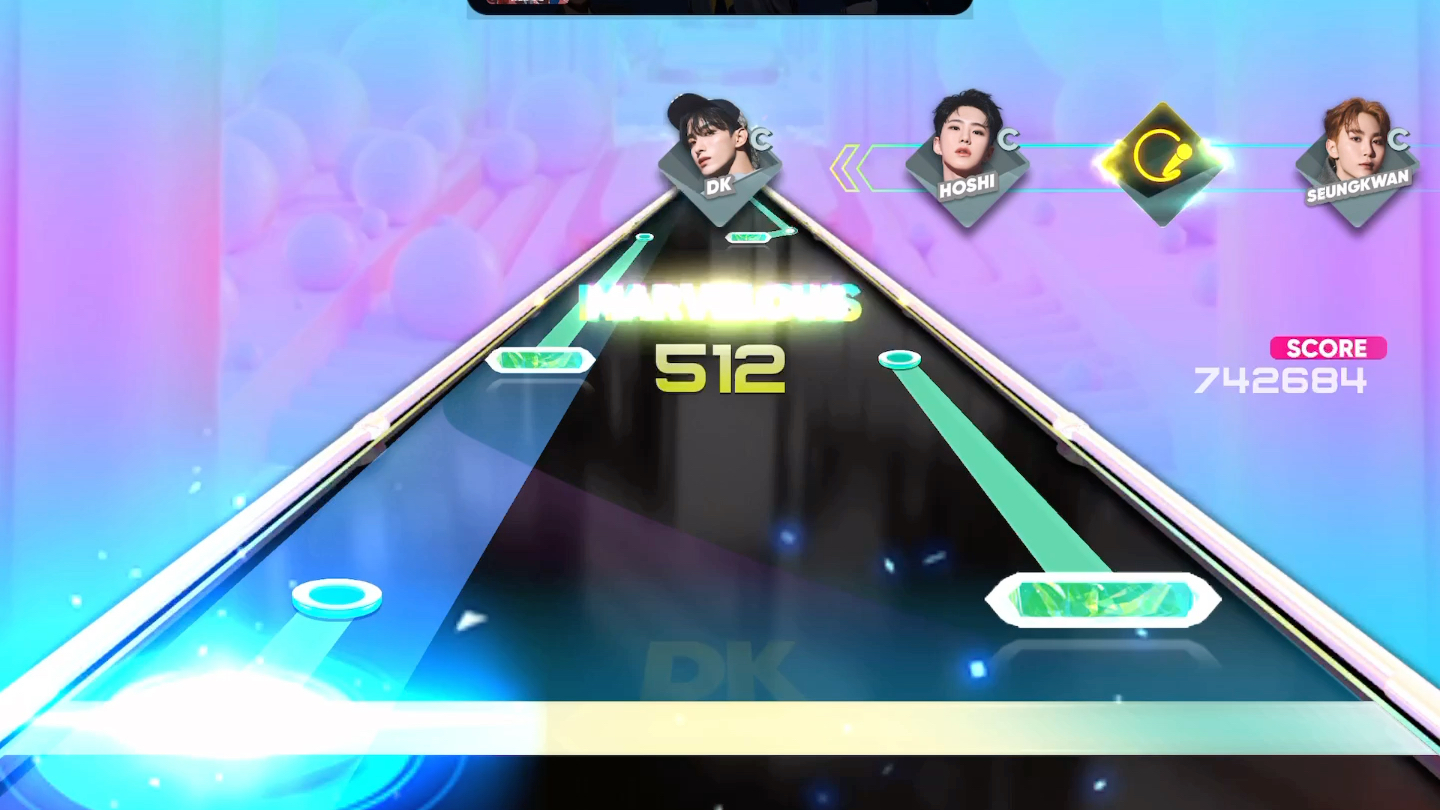The image size is (1440, 810).
Task: Click the C badge on Hoshi's card
Action: pos(1009,140)
